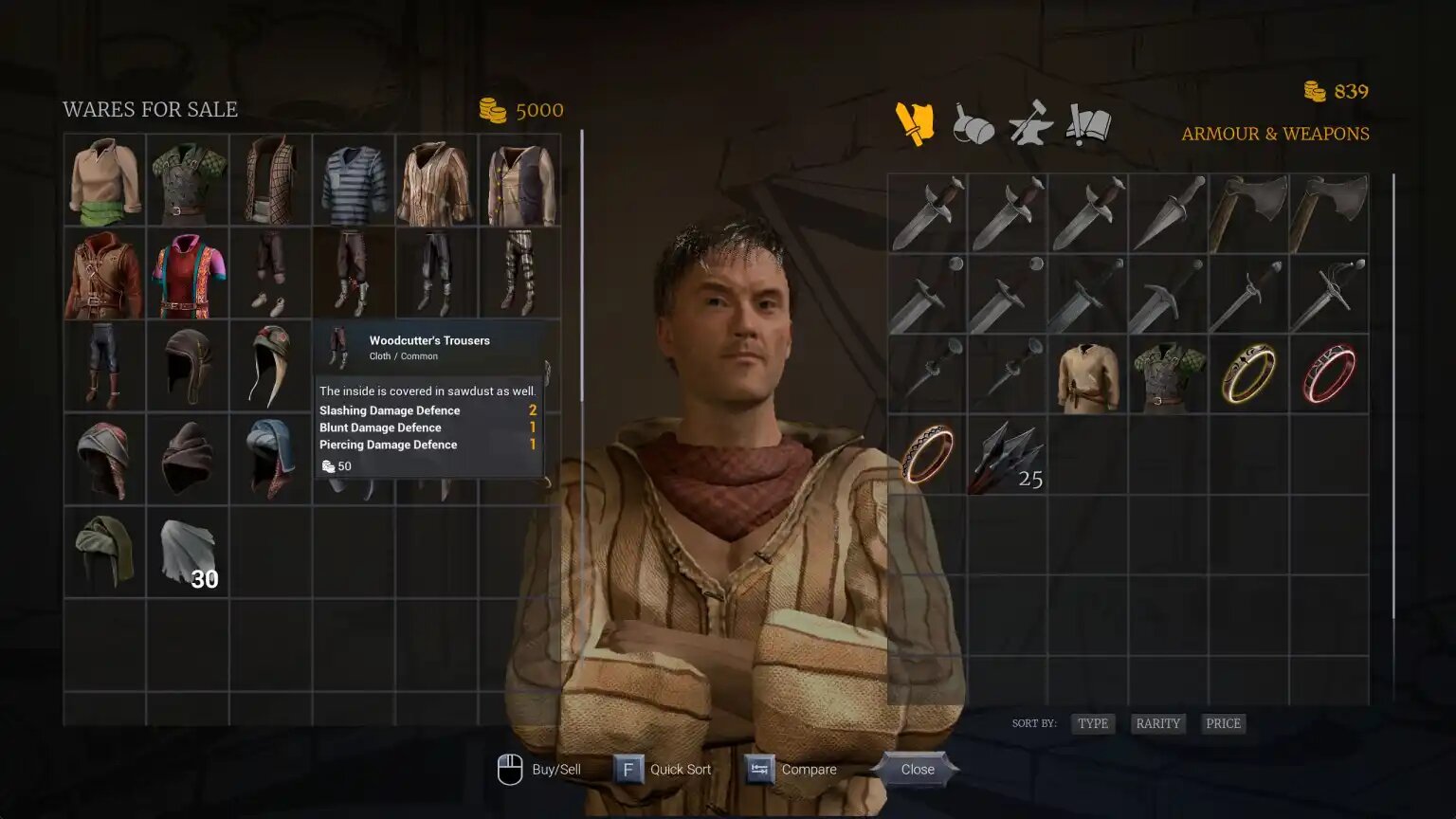Select the tan belted tunic in inventory
Screen dimensions: 1456x819
pos(1087,374)
